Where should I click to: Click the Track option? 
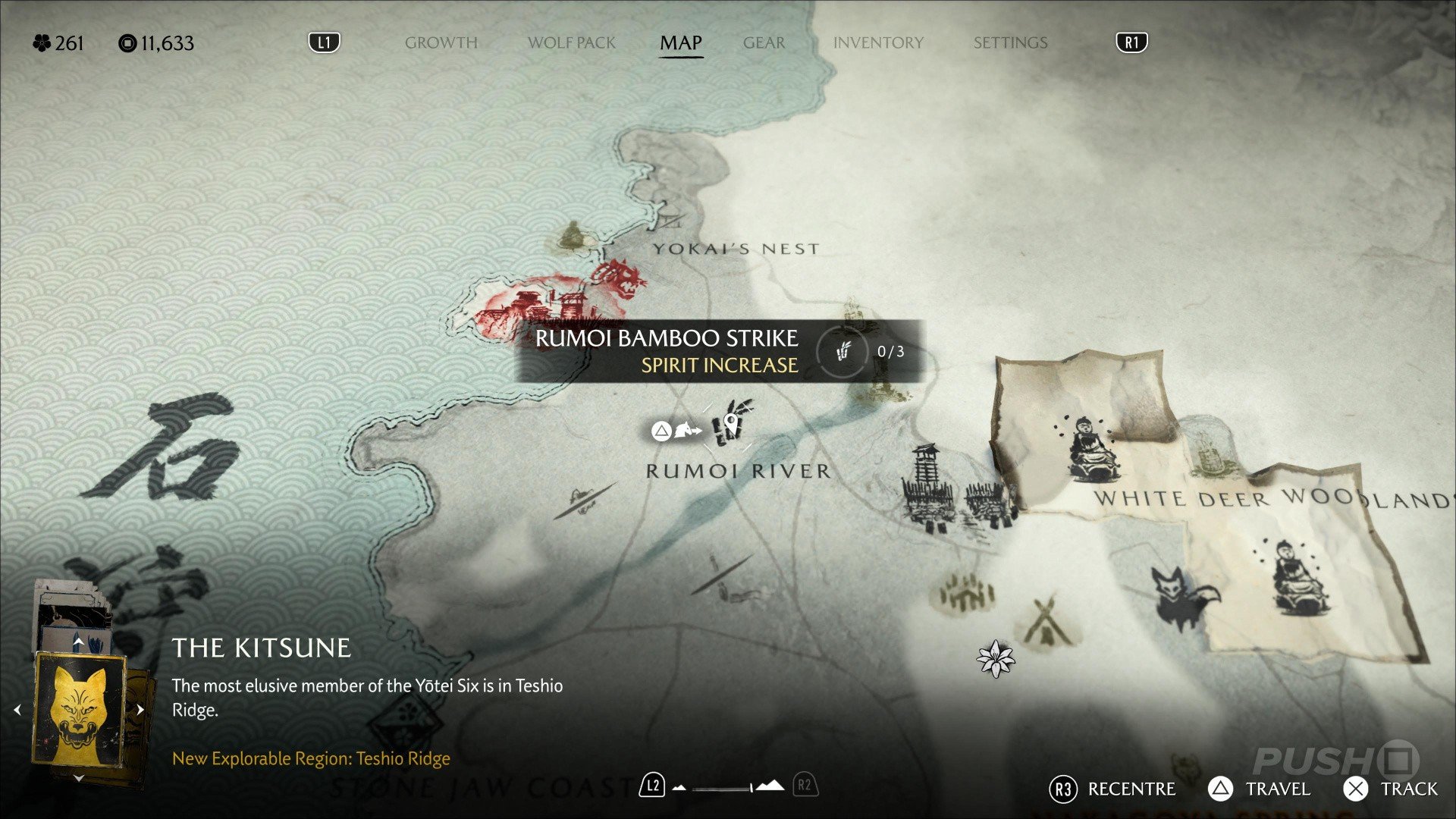click(x=1391, y=789)
